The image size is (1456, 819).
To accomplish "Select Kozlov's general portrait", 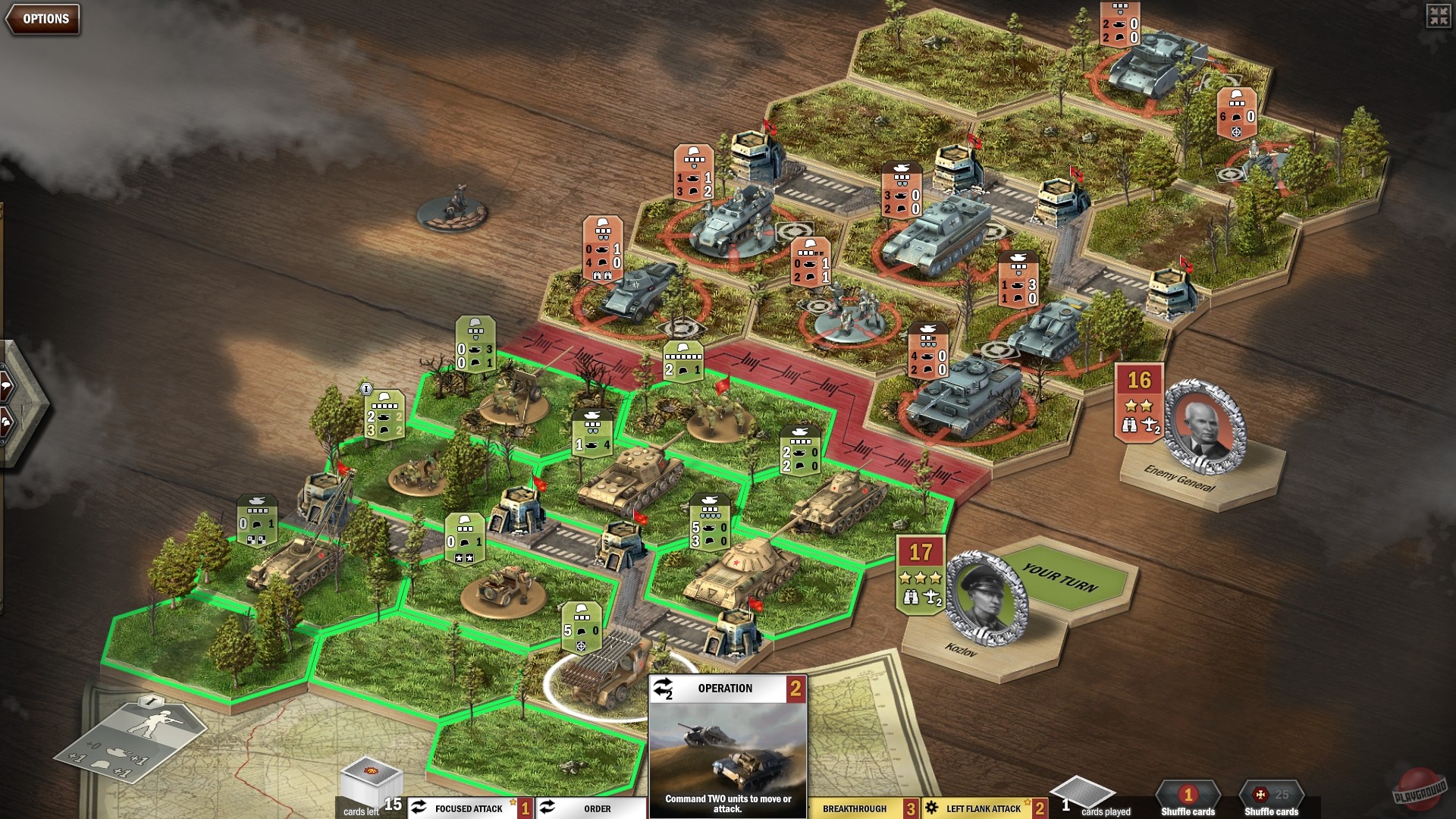I will (986, 594).
